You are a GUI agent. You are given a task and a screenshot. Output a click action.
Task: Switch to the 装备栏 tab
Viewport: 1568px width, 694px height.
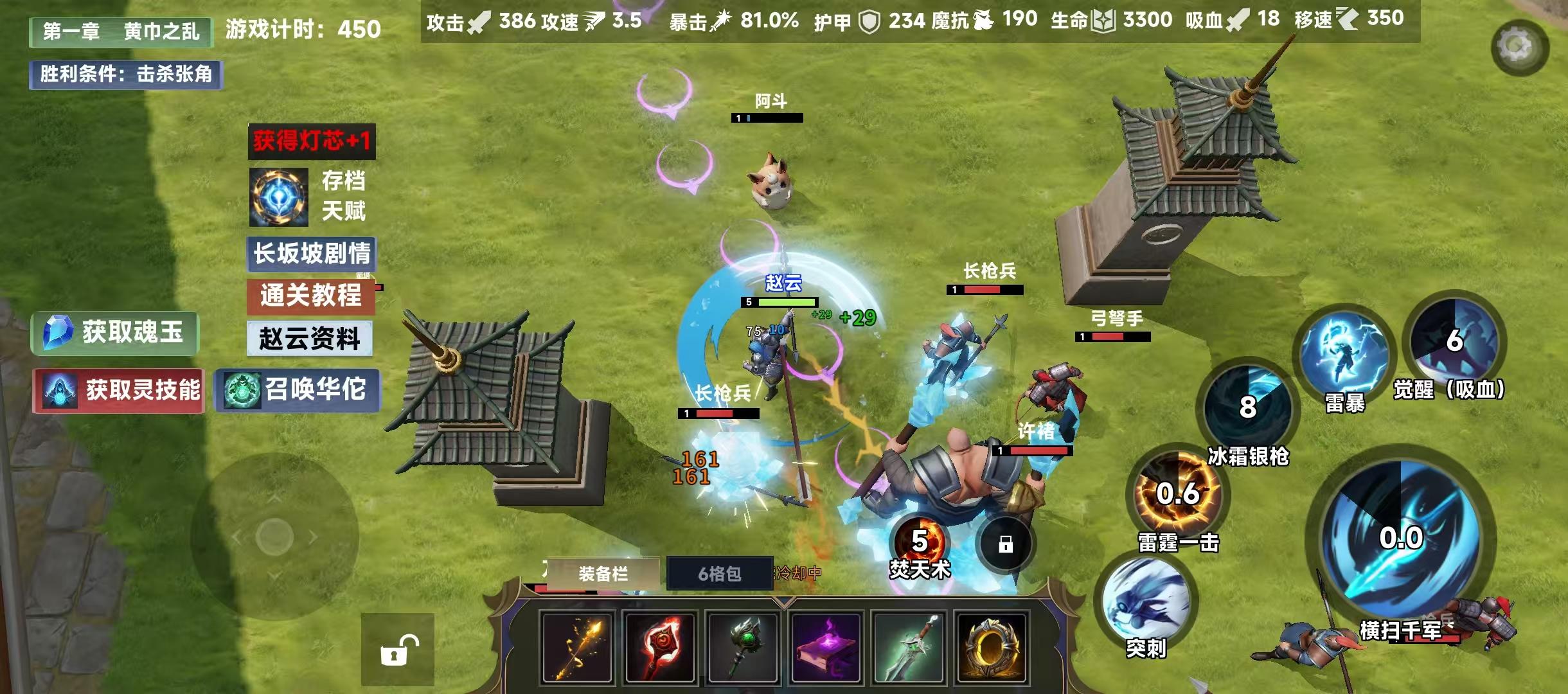pyautogui.click(x=604, y=573)
